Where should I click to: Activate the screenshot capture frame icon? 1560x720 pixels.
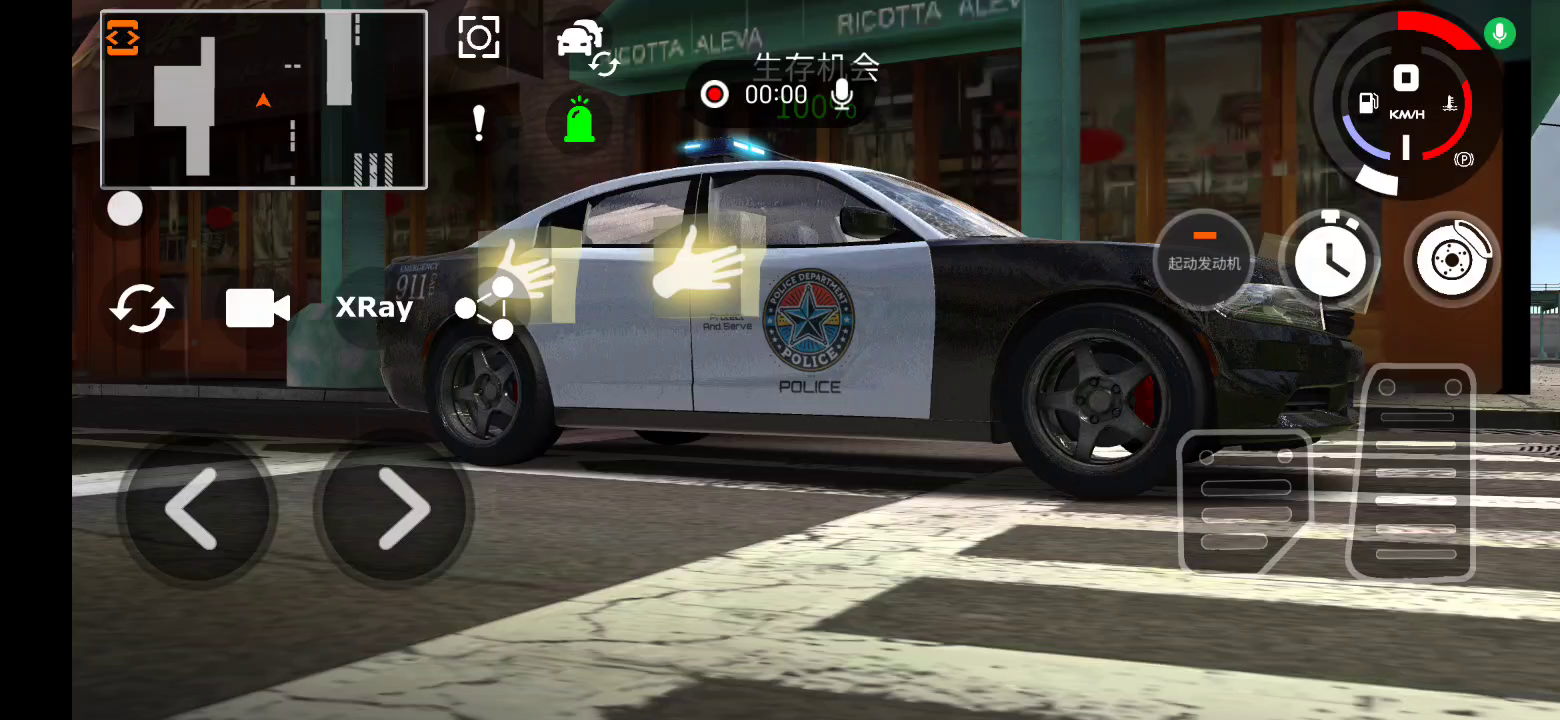click(479, 38)
